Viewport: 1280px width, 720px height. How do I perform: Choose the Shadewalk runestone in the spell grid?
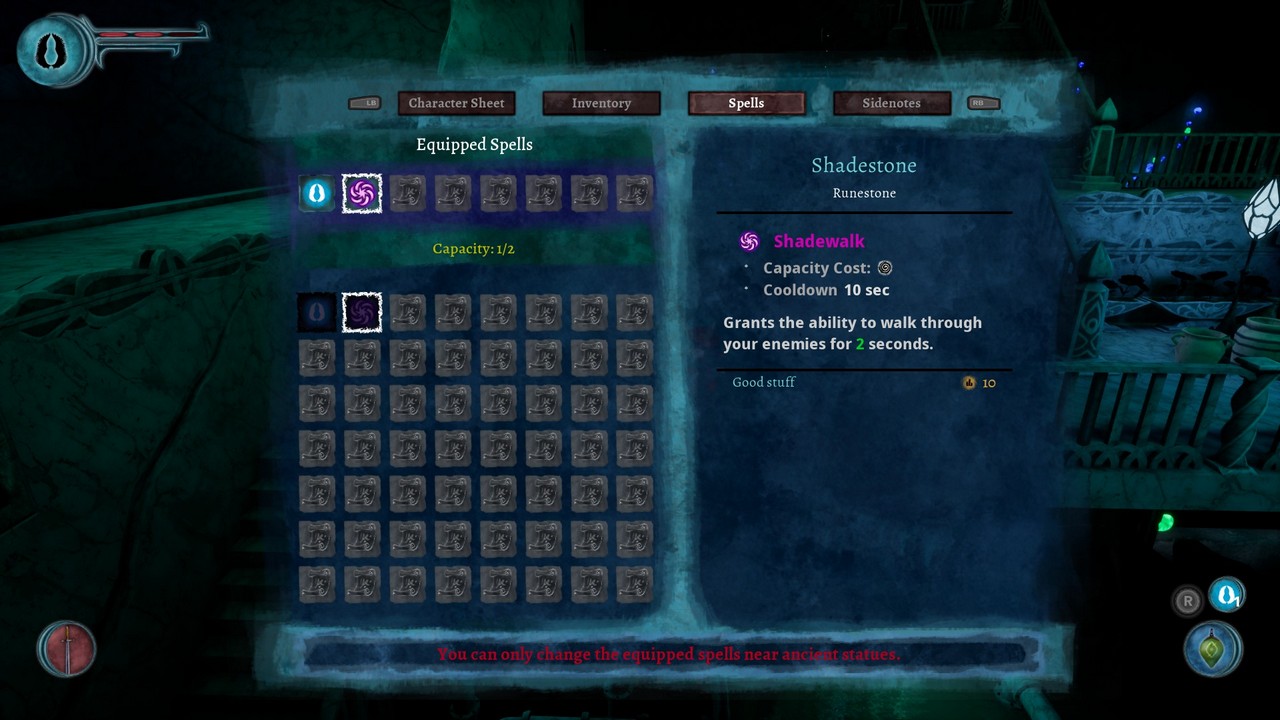point(361,312)
